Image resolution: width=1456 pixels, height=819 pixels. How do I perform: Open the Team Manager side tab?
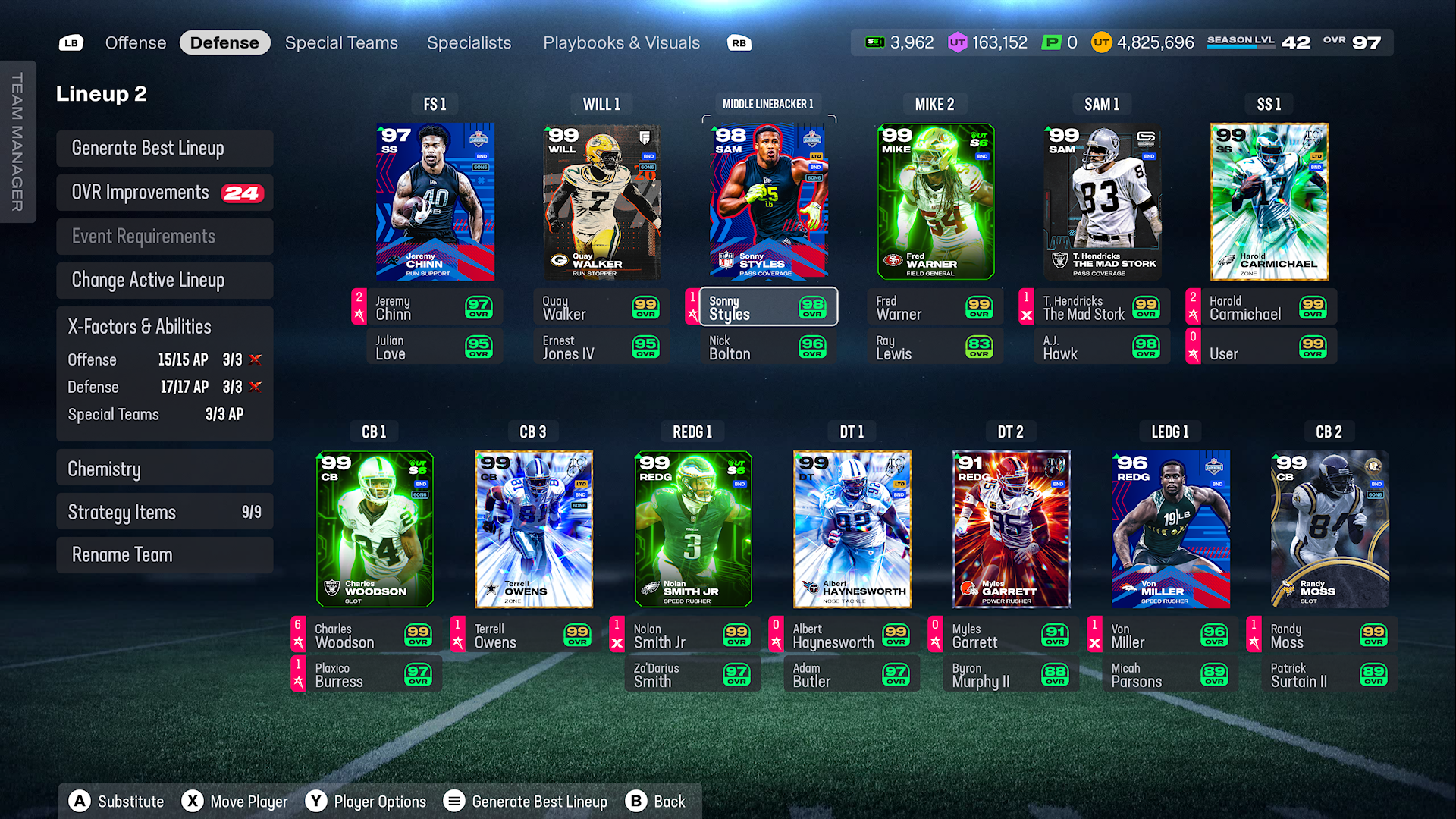(17, 142)
